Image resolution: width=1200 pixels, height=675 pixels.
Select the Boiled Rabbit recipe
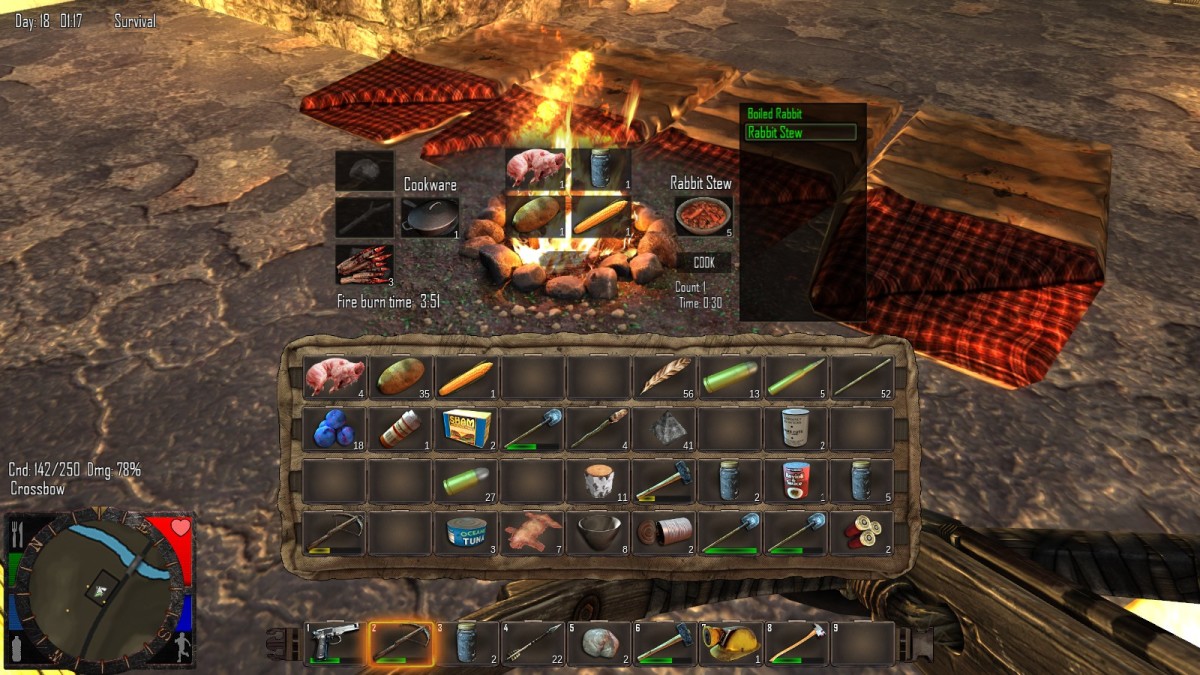click(775, 114)
